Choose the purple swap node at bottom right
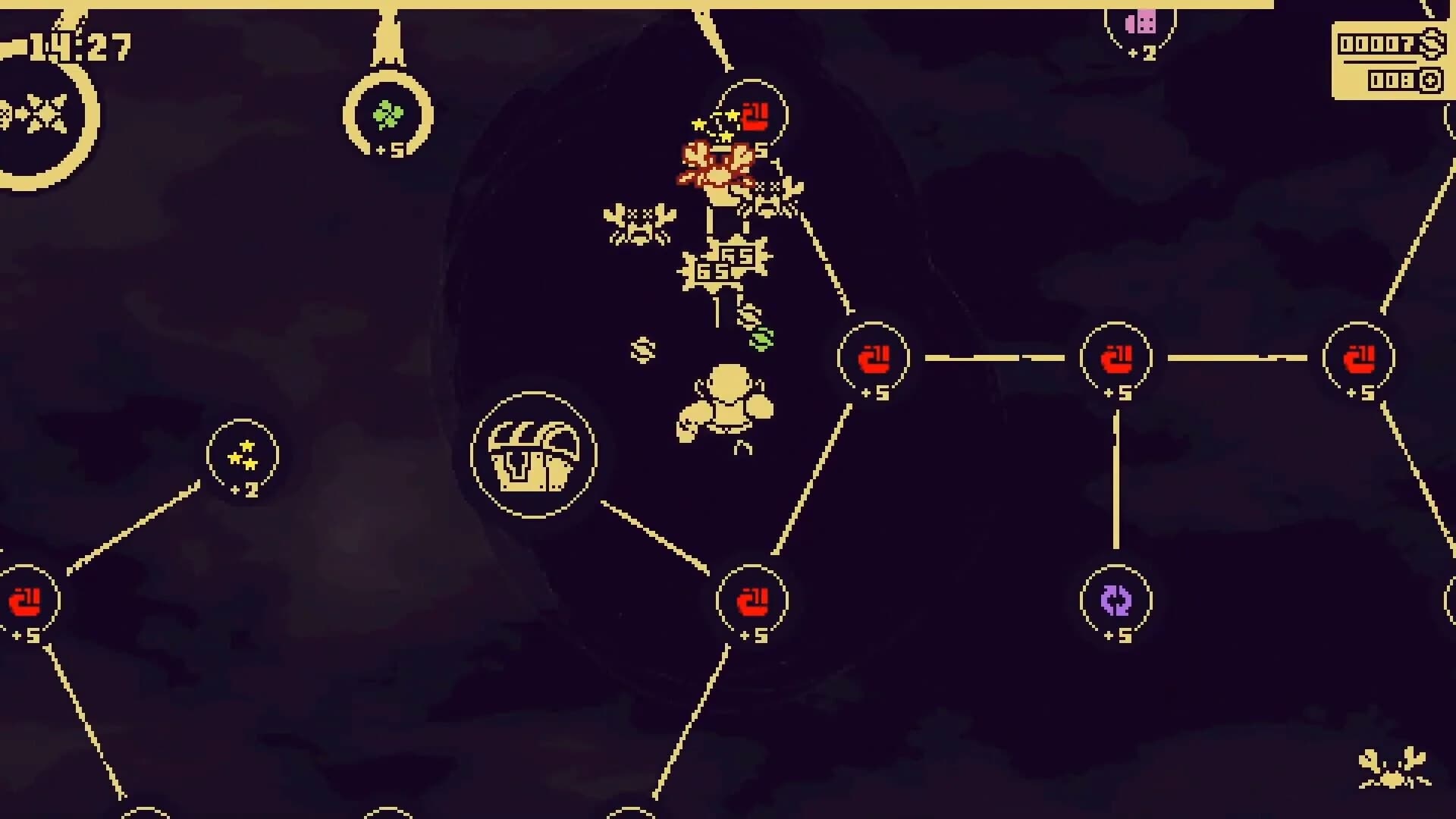Viewport: 1456px width, 819px height. [1116, 601]
